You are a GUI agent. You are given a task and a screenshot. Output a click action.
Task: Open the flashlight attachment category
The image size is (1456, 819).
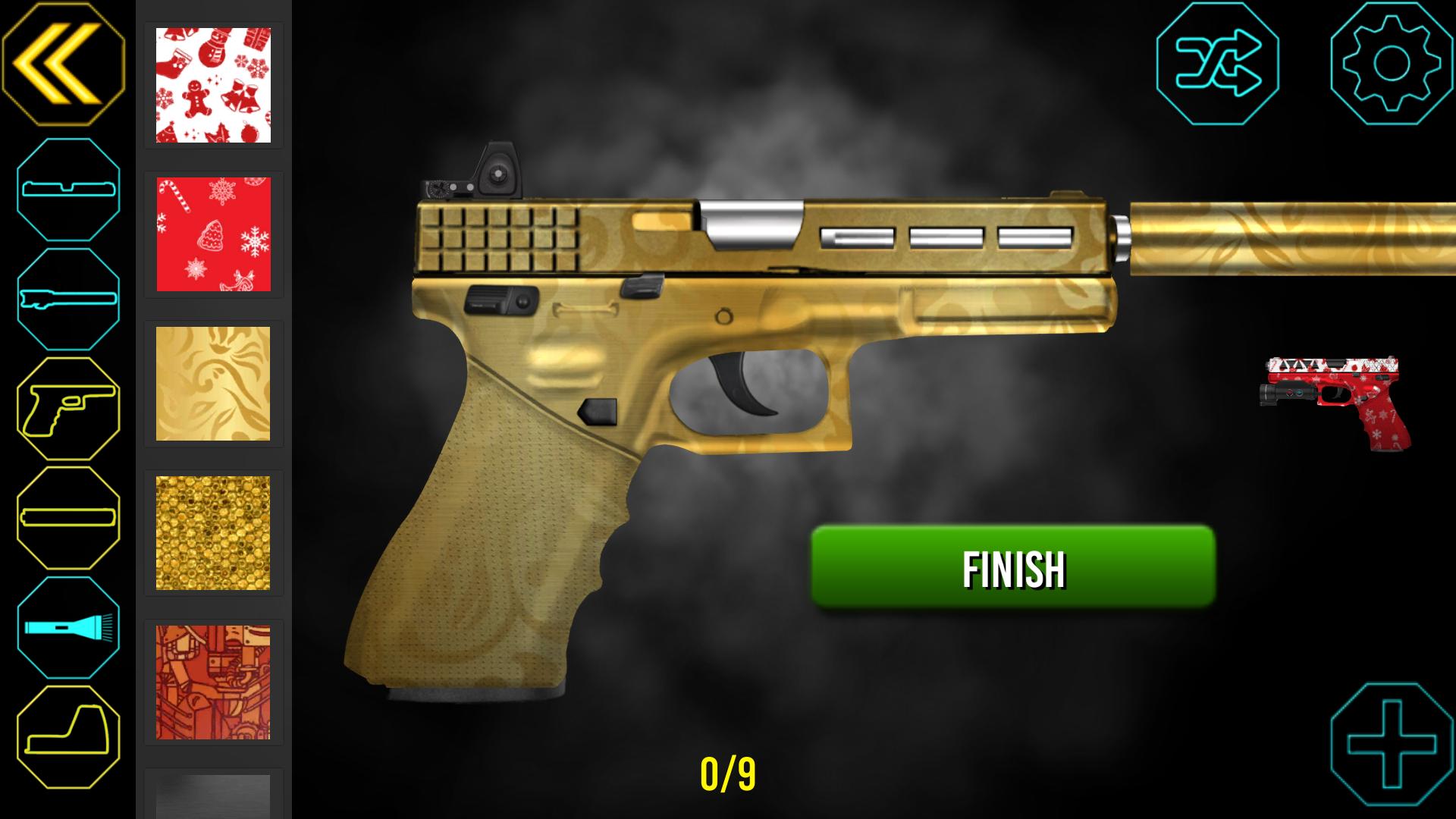[68, 627]
